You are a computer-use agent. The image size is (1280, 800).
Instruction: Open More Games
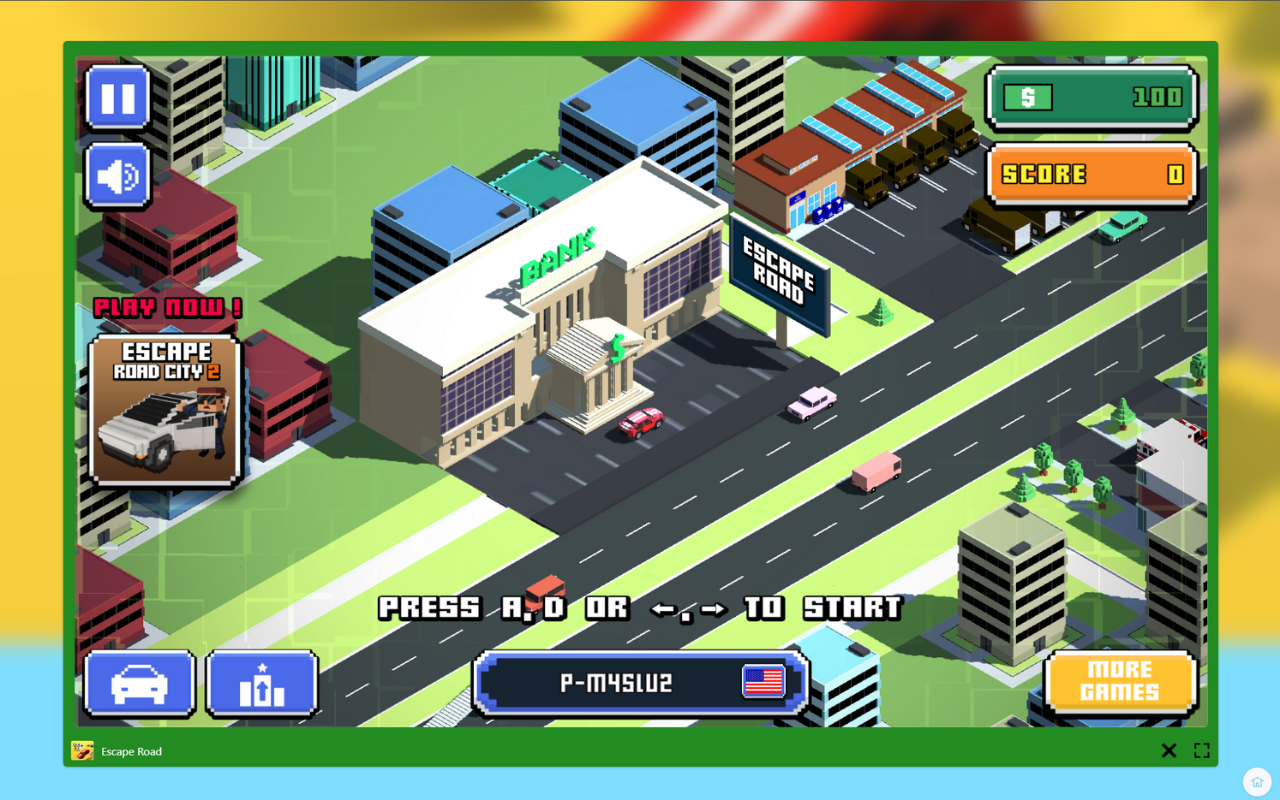(1120, 683)
